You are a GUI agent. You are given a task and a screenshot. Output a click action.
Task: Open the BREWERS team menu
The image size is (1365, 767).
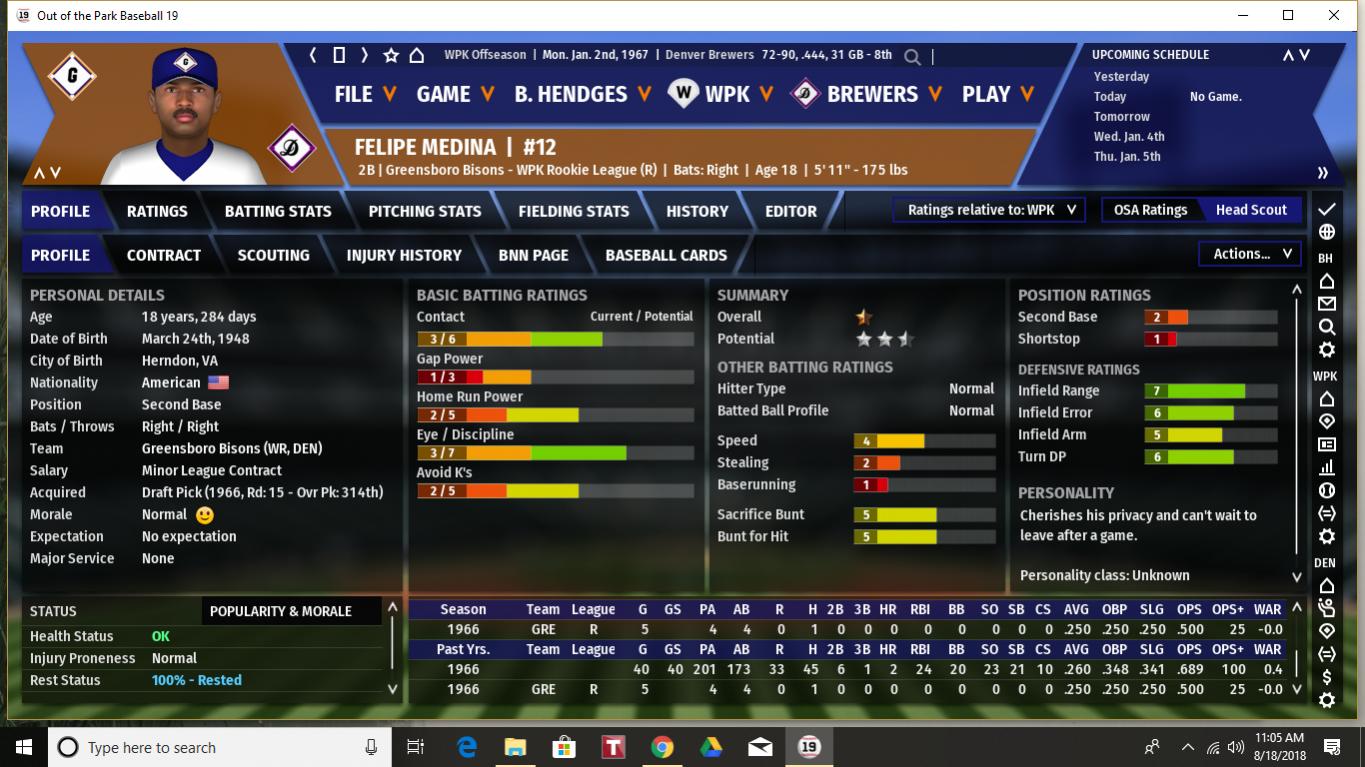coord(867,94)
